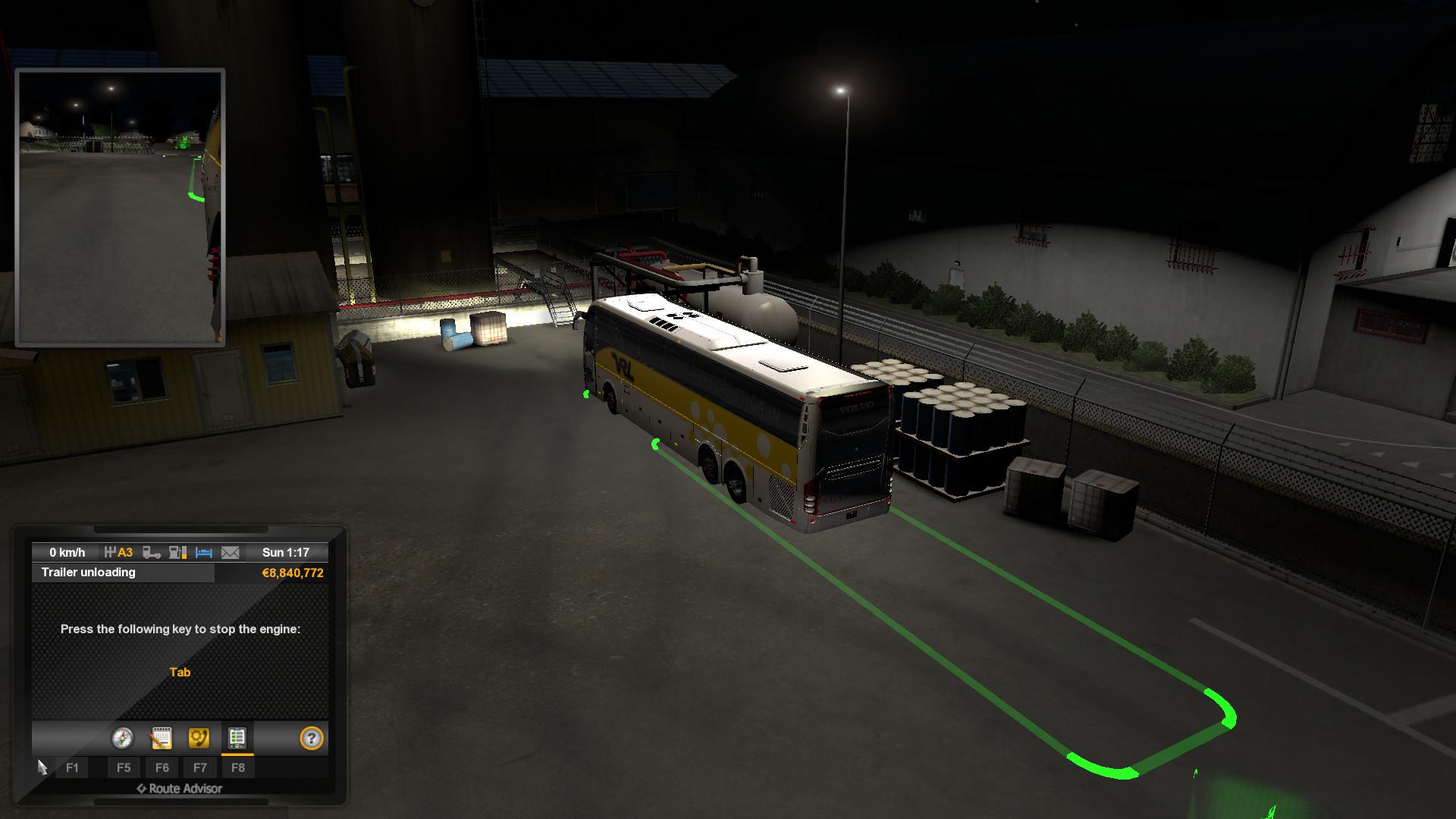Select the truck info checklist tab
1456x819 pixels.
237,738
